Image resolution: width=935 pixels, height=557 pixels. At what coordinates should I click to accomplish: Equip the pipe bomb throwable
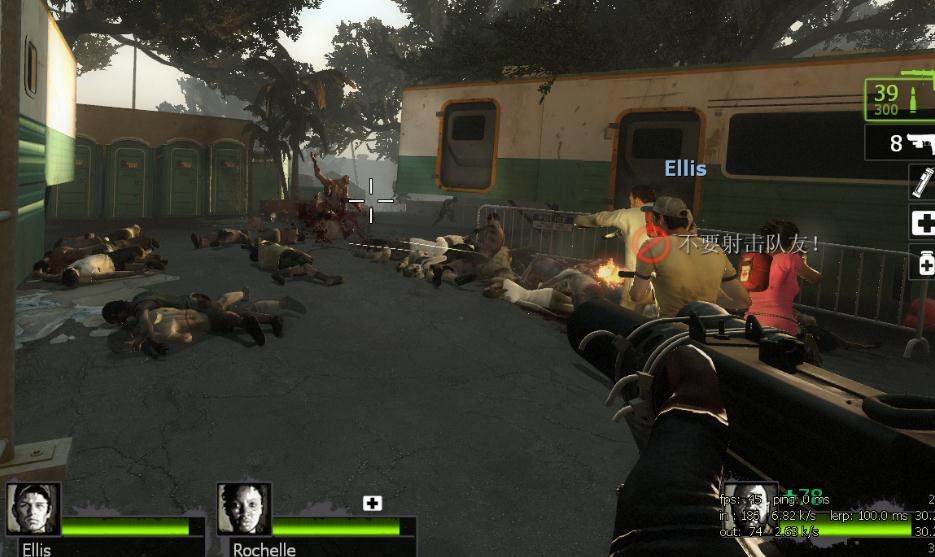point(922,184)
